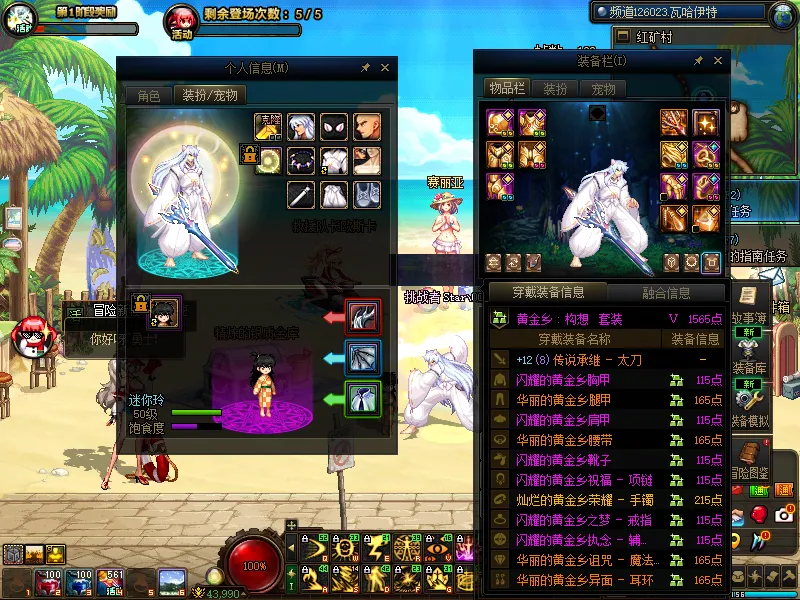The height and width of the screenshot is (600, 800).
Task: Switch to the 角色 tab
Action: point(149,96)
